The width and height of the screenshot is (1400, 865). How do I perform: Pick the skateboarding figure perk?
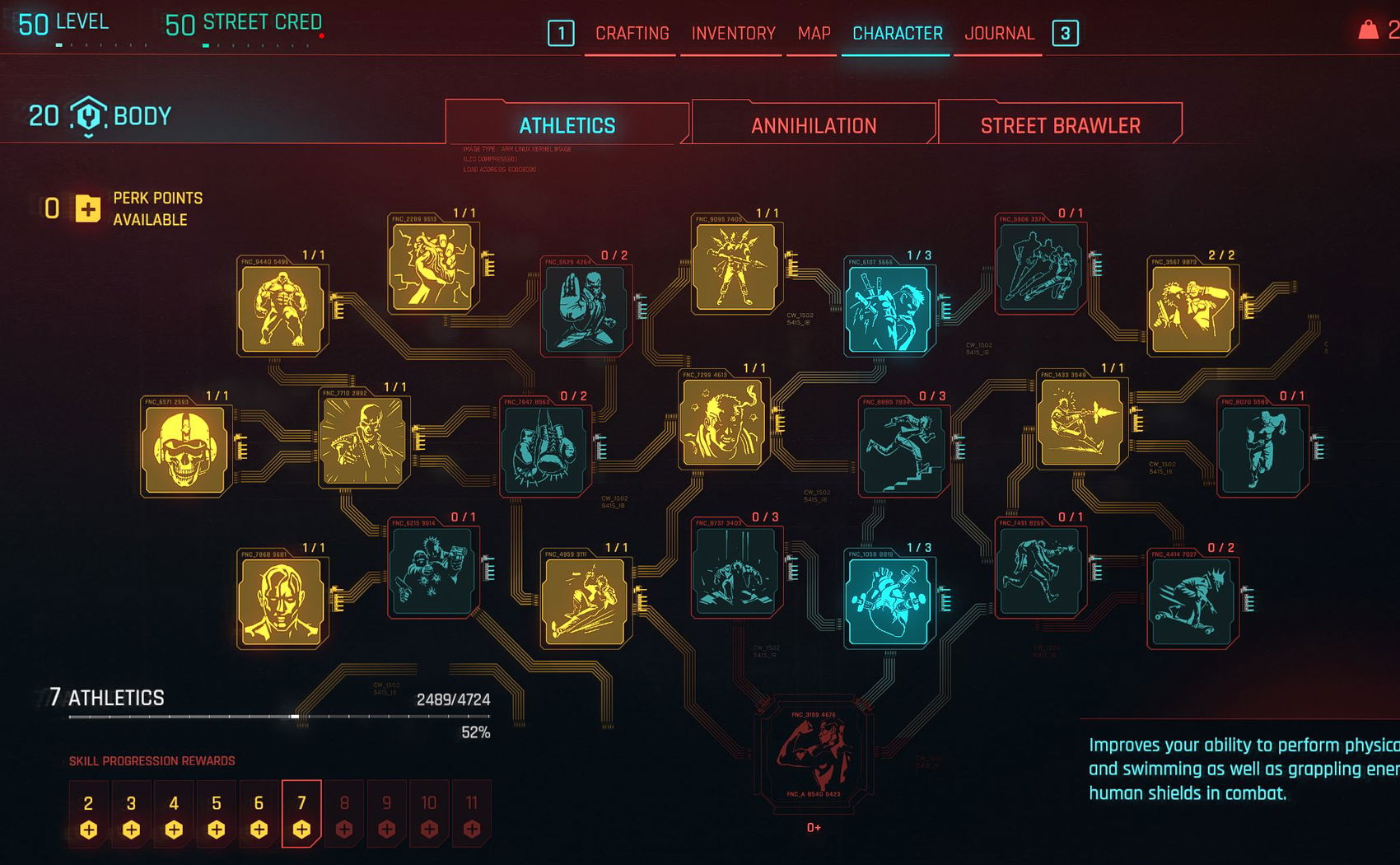click(x=1191, y=601)
